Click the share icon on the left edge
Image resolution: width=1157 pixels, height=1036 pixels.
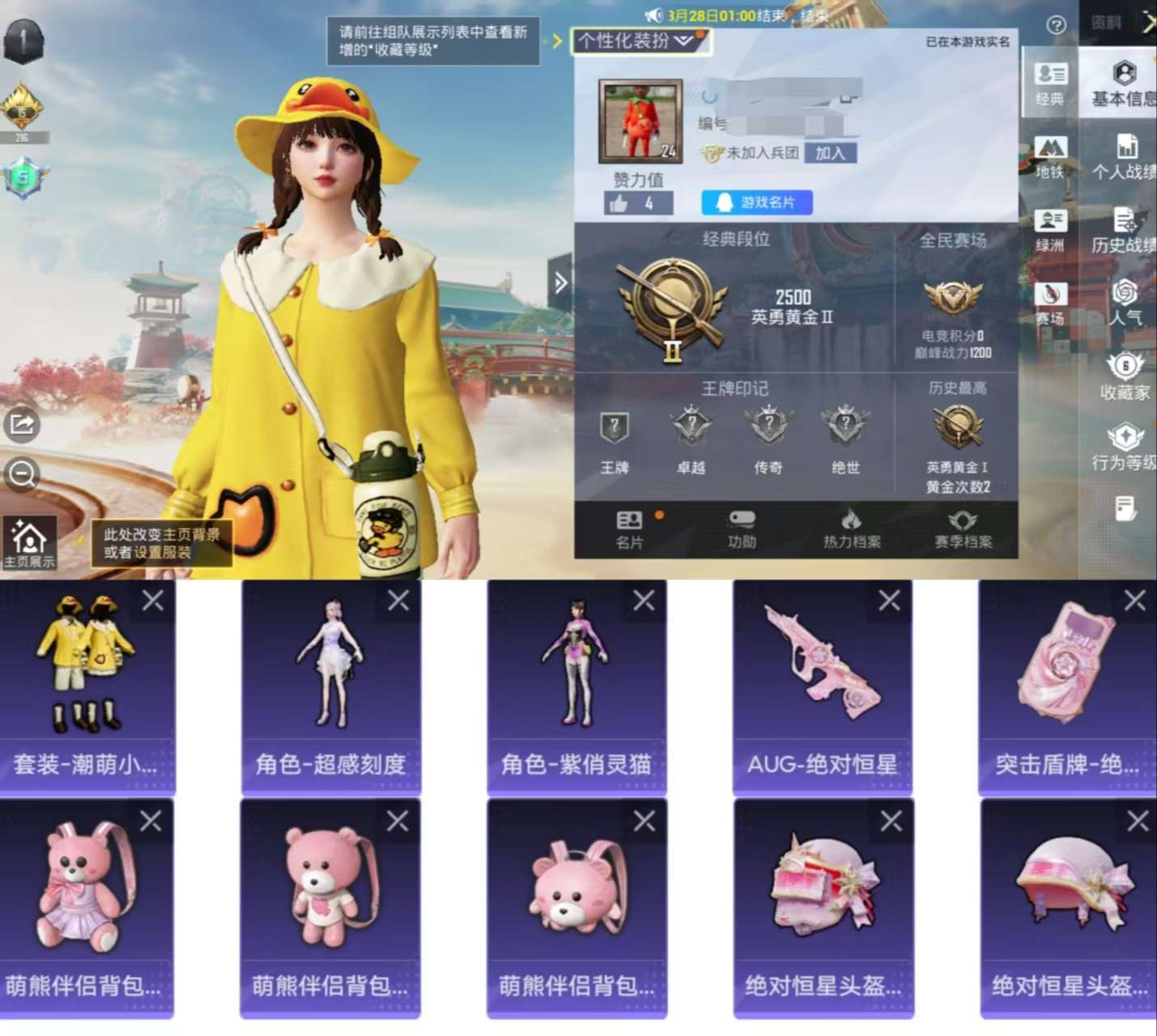(23, 424)
